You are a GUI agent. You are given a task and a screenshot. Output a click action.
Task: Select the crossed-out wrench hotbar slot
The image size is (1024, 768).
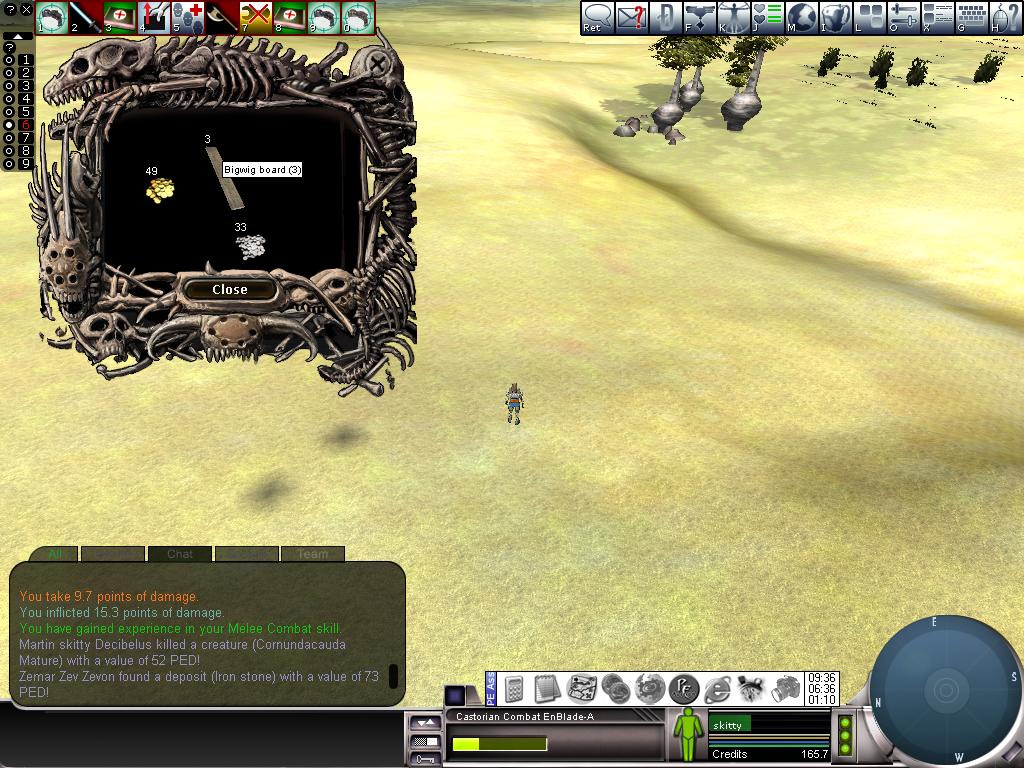pyautogui.click(x=257, y=17)
